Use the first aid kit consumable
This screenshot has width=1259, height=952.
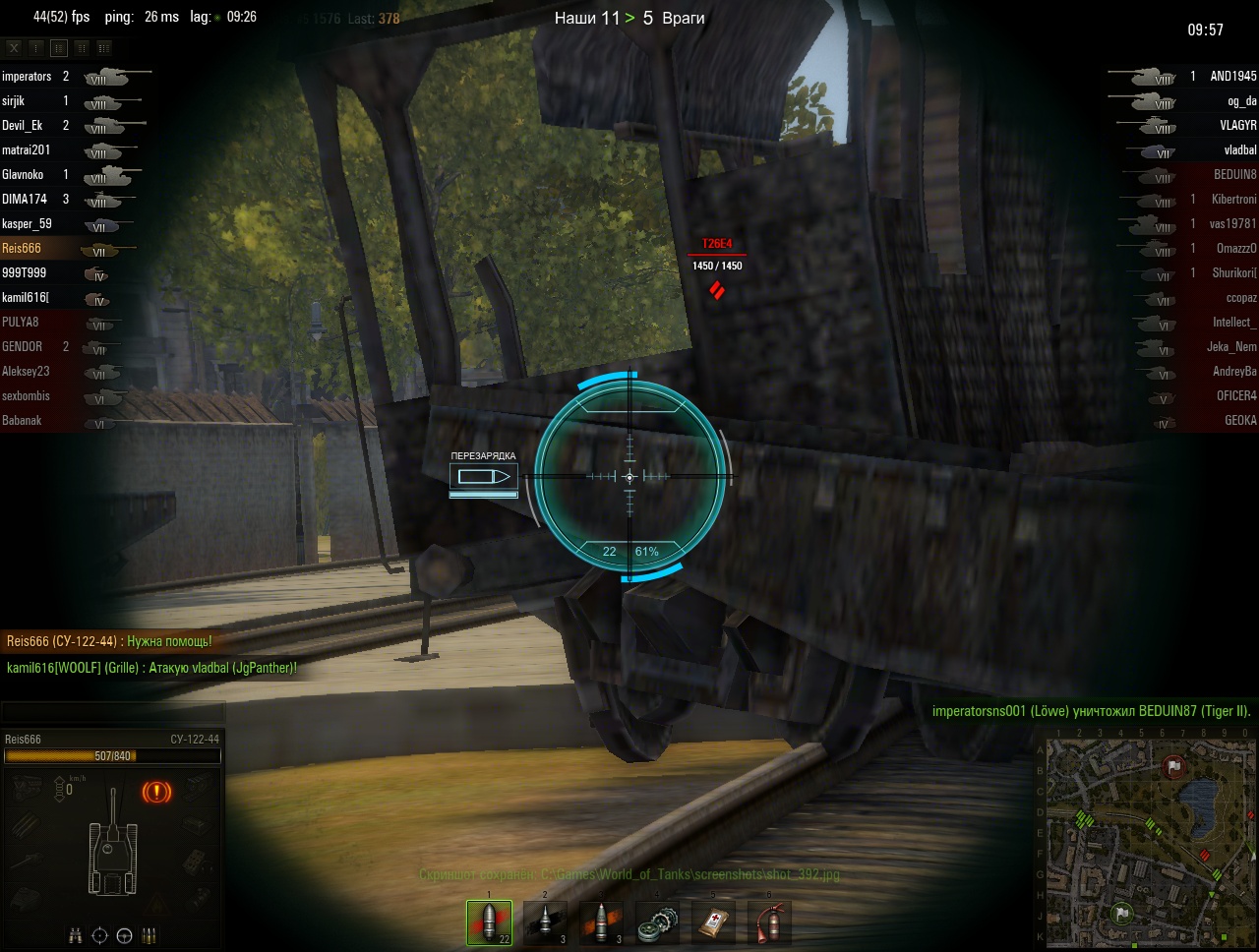point(713,922)
